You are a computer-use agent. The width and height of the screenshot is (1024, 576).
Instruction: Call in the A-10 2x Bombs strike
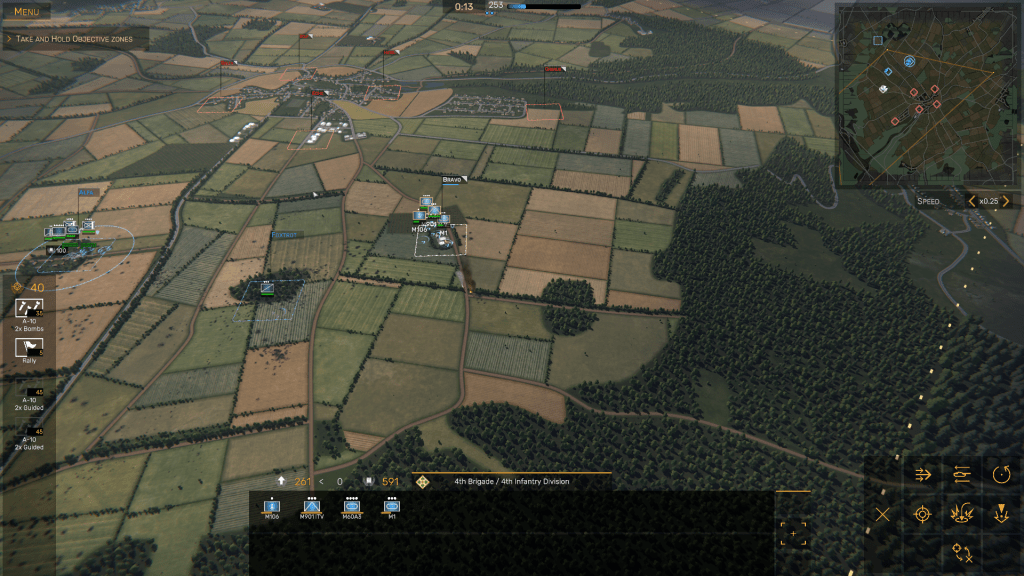tap(30, 313)
